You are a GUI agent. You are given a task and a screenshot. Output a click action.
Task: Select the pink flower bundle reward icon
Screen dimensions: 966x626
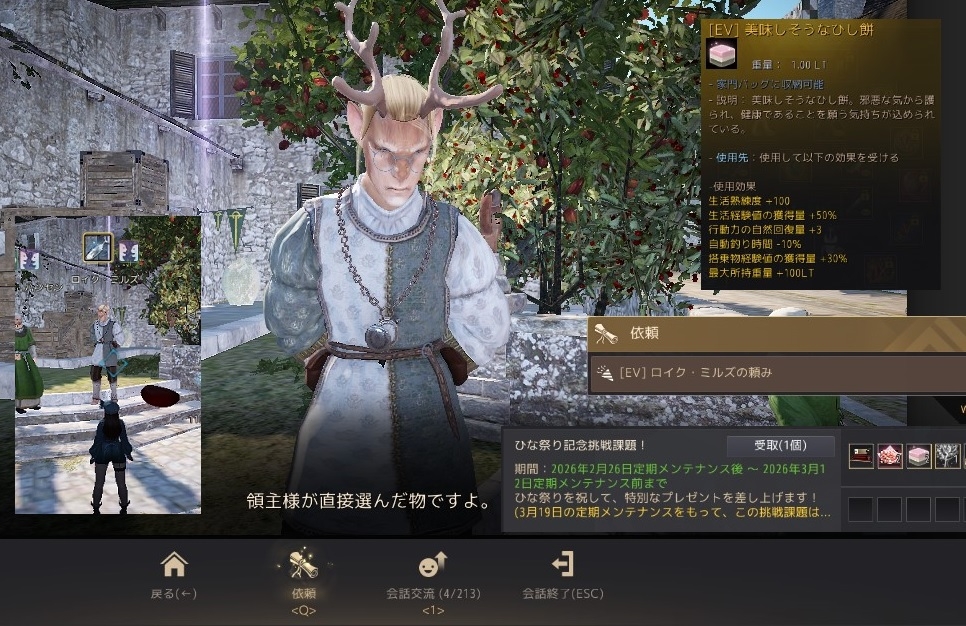[890, 456]
